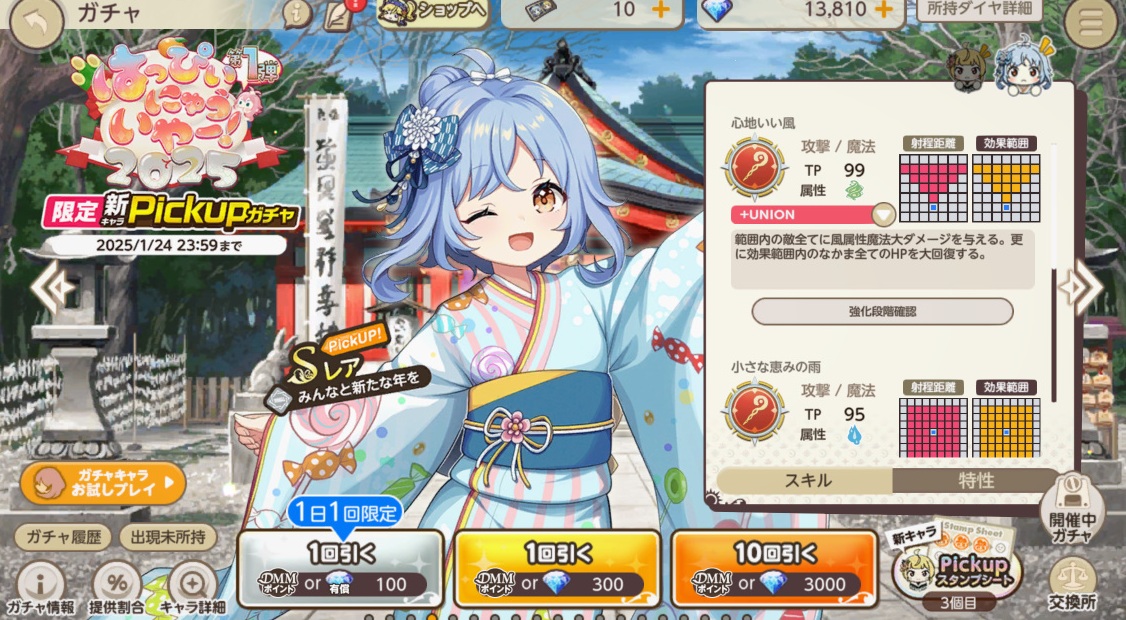
Task: Start ガチャキャラお試しプレイ trial play
Action: (x=103, y=484)
